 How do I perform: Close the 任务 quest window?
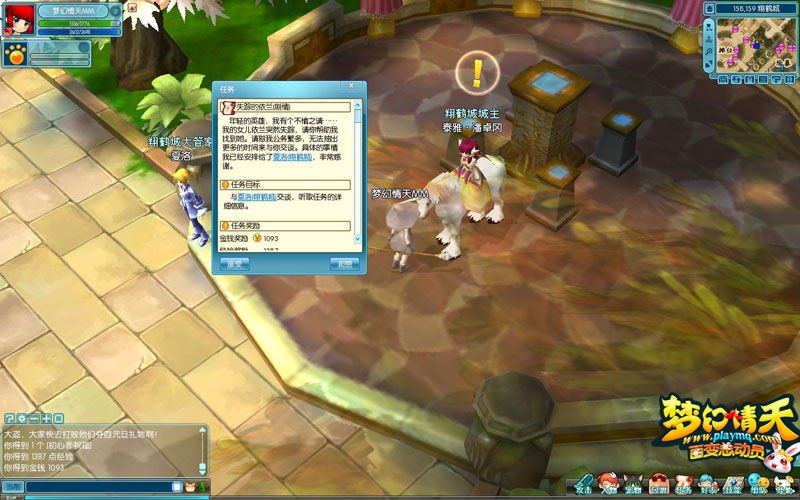351,88
